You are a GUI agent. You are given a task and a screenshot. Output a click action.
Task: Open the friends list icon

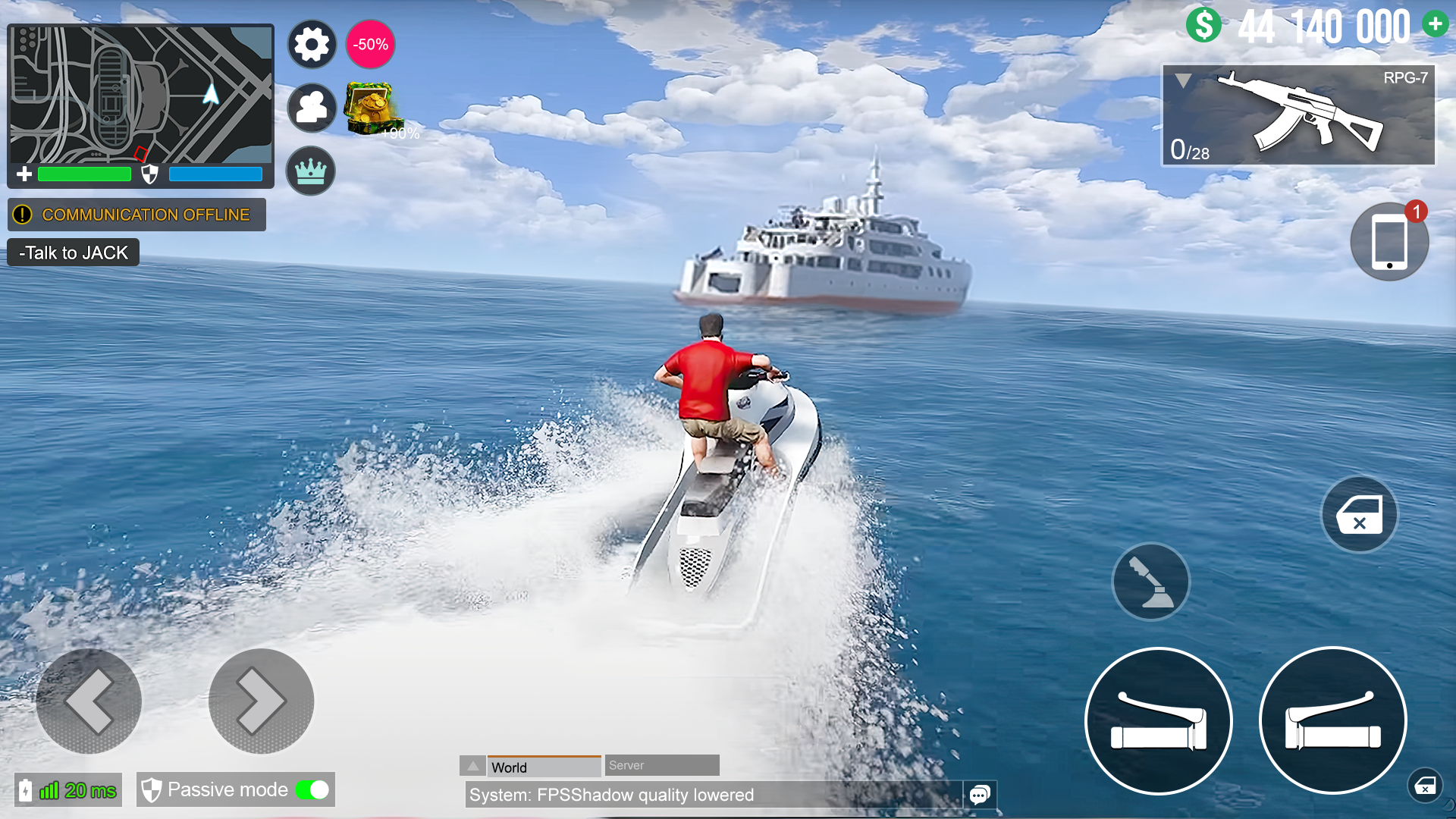click(311, 108)
